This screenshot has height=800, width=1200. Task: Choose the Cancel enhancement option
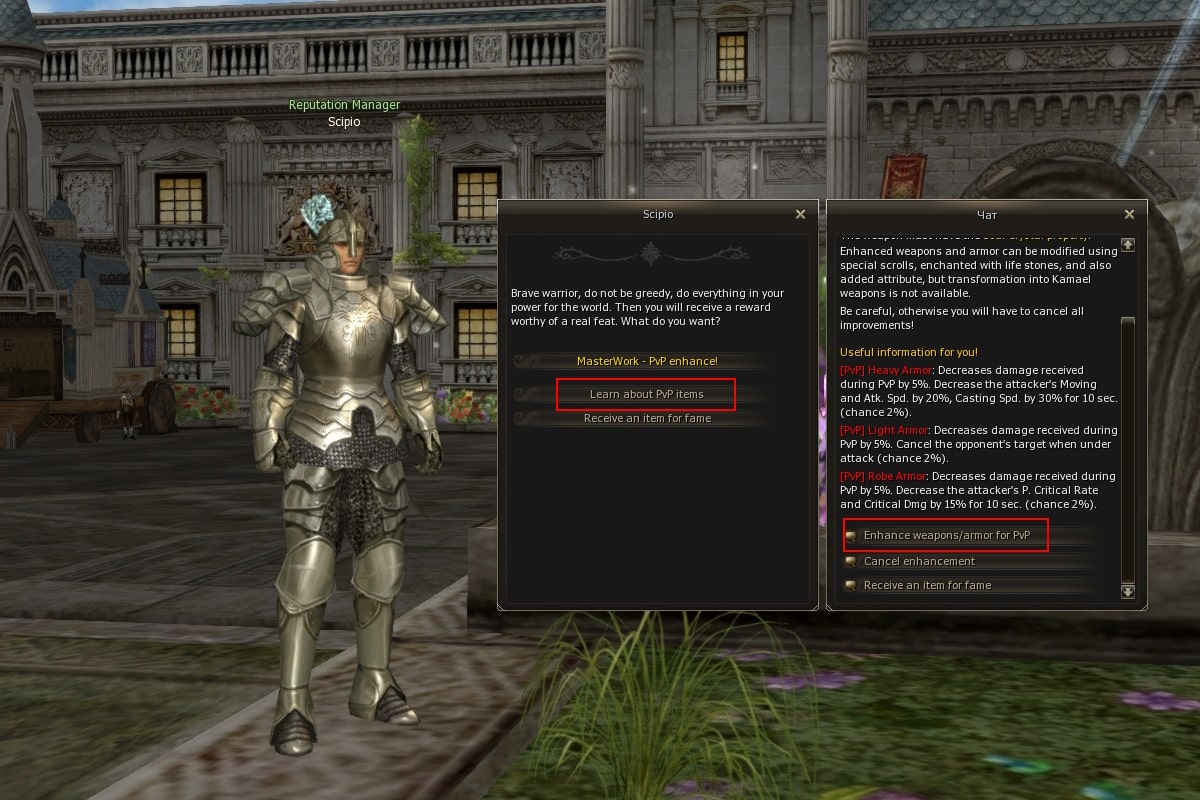(x=918, y=561)
